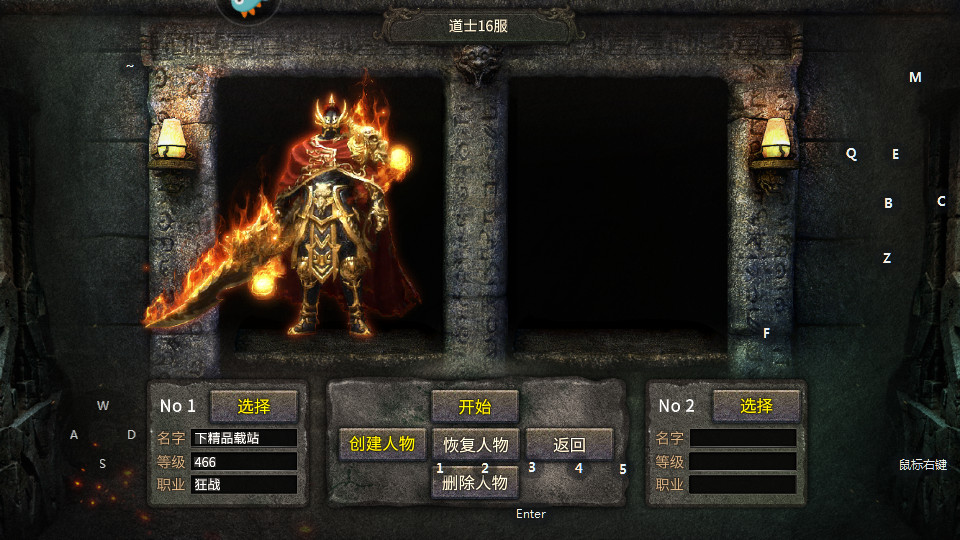Click the 开始 (Start) button
960x540 pixels.
pos(475,406)
